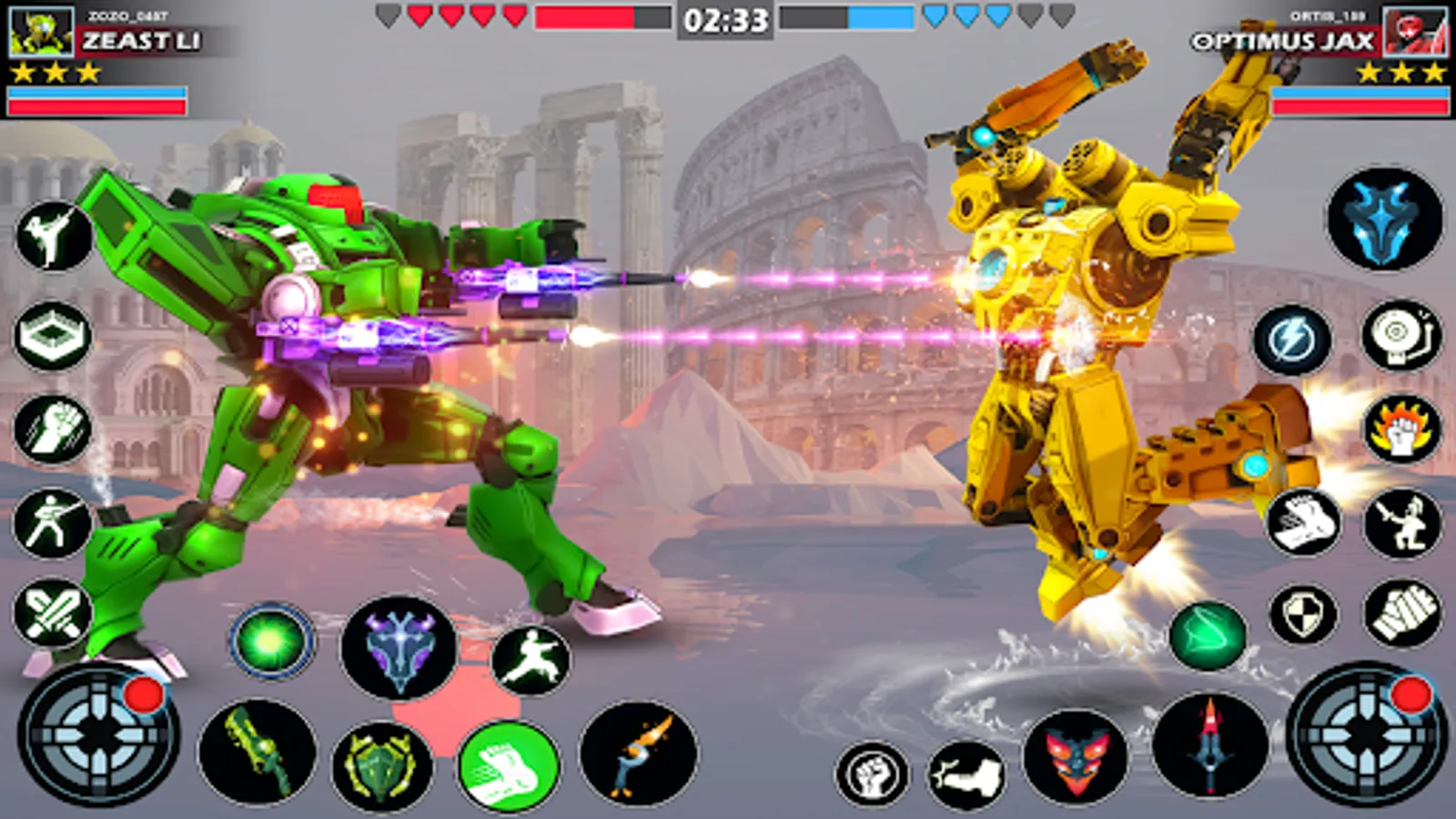Activate the blue lightning bolt power

pos(1292,340)
